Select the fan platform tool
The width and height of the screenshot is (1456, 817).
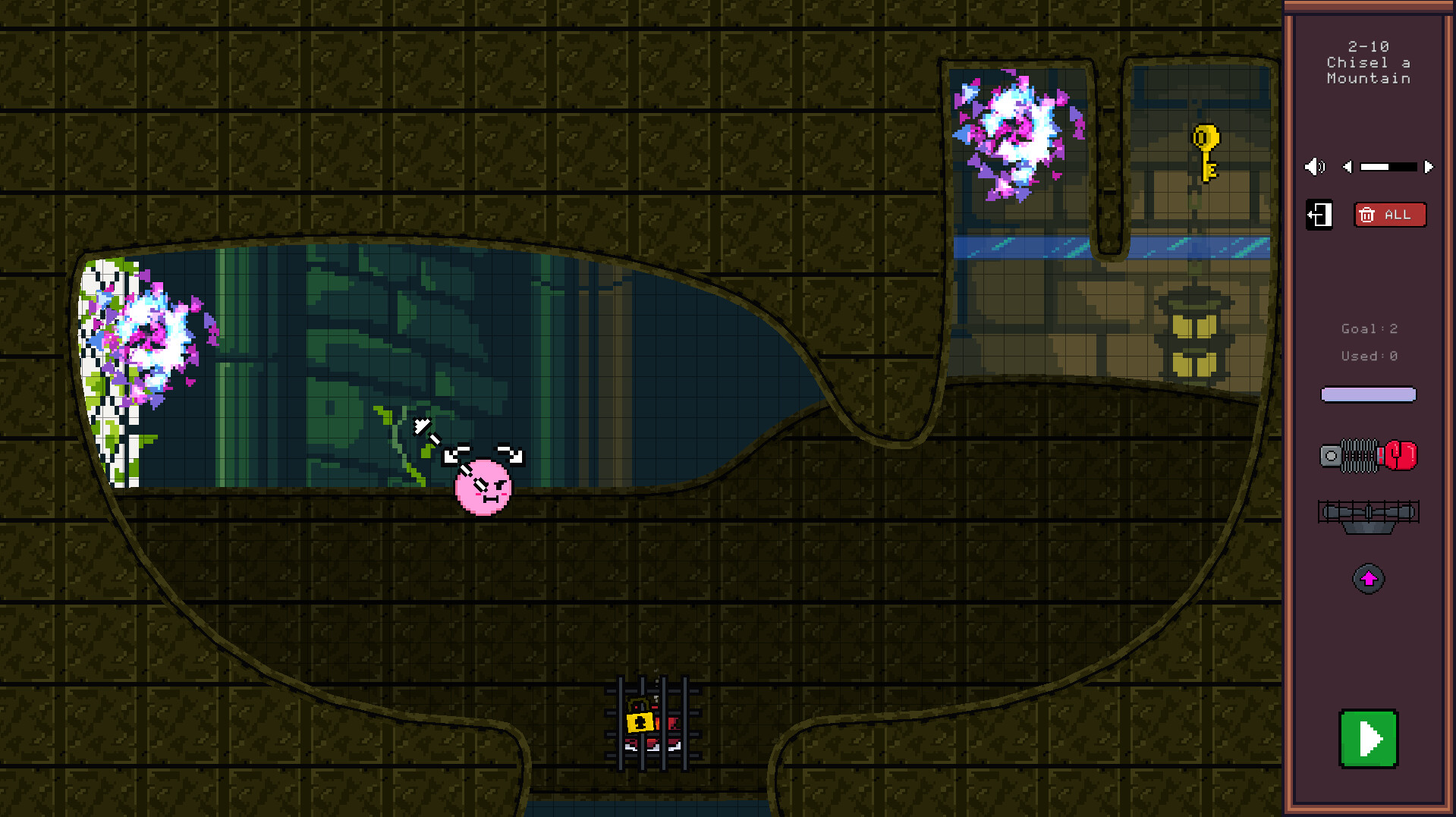1368,514
